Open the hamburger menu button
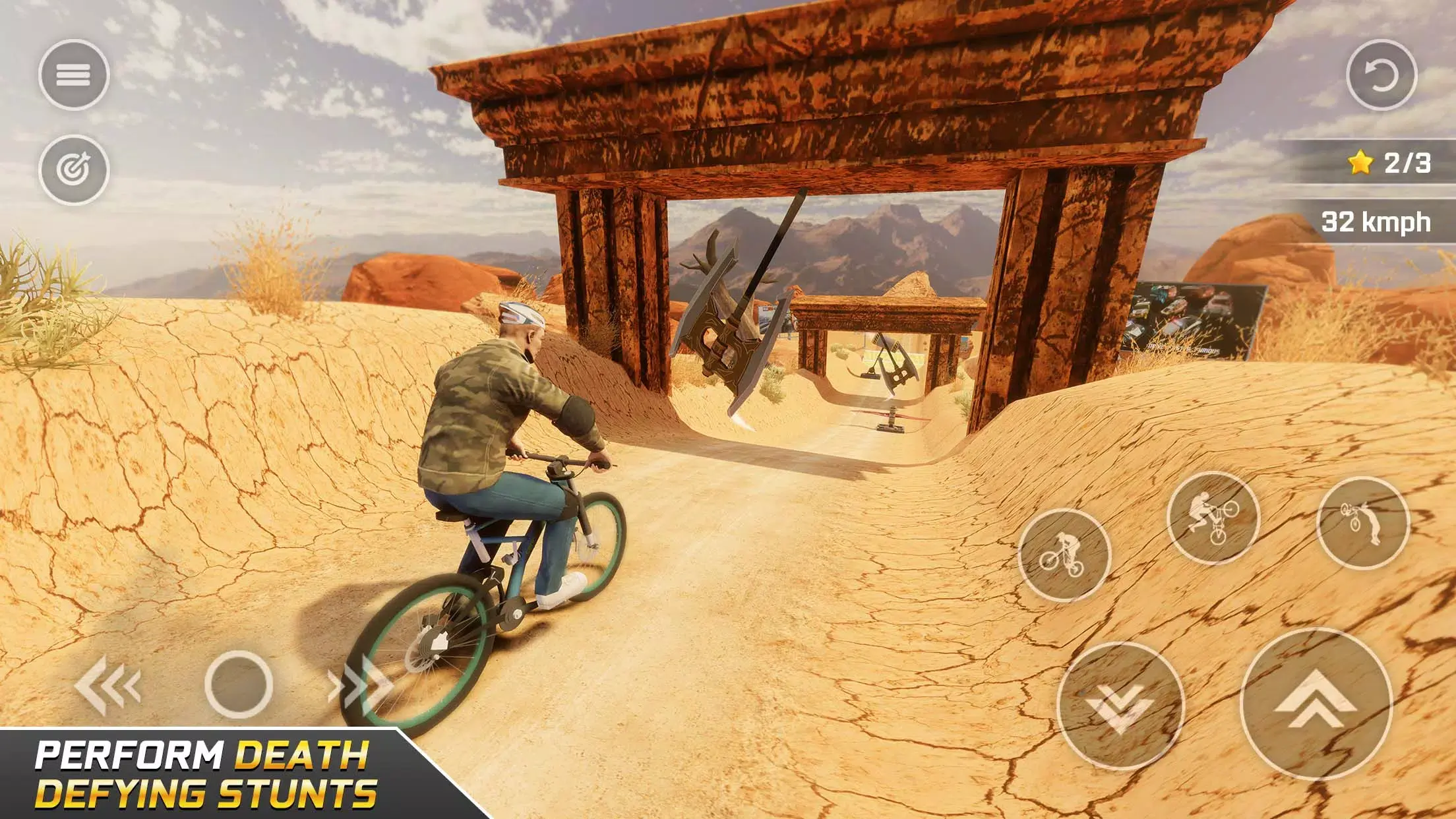Viewport: 1456px width, 819px height. [x=73, y=75]
